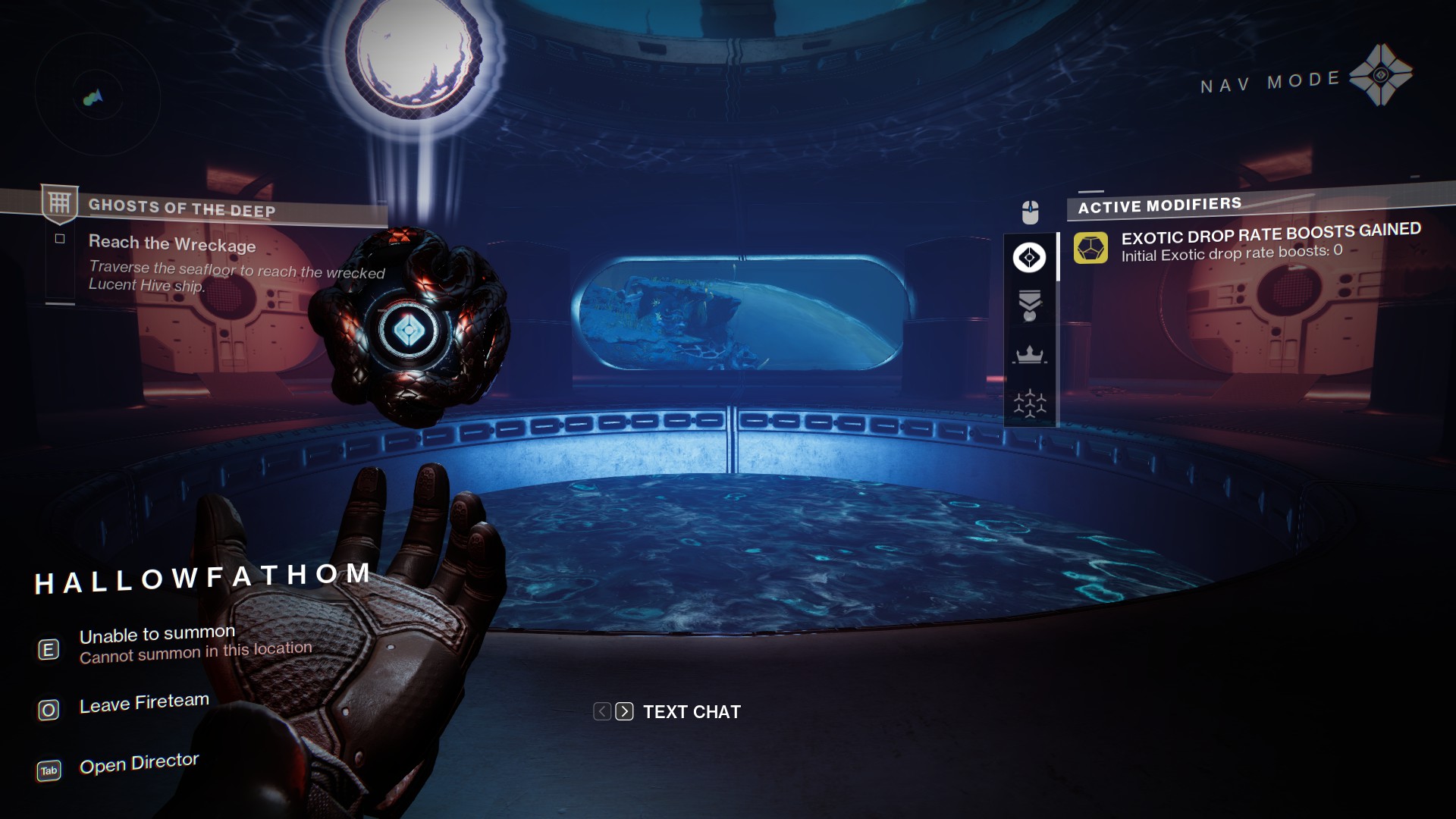The width and height of the screenshot is (1456, 819).
Task: Select the Leave Fireteam option
Action: click(143, 704)
